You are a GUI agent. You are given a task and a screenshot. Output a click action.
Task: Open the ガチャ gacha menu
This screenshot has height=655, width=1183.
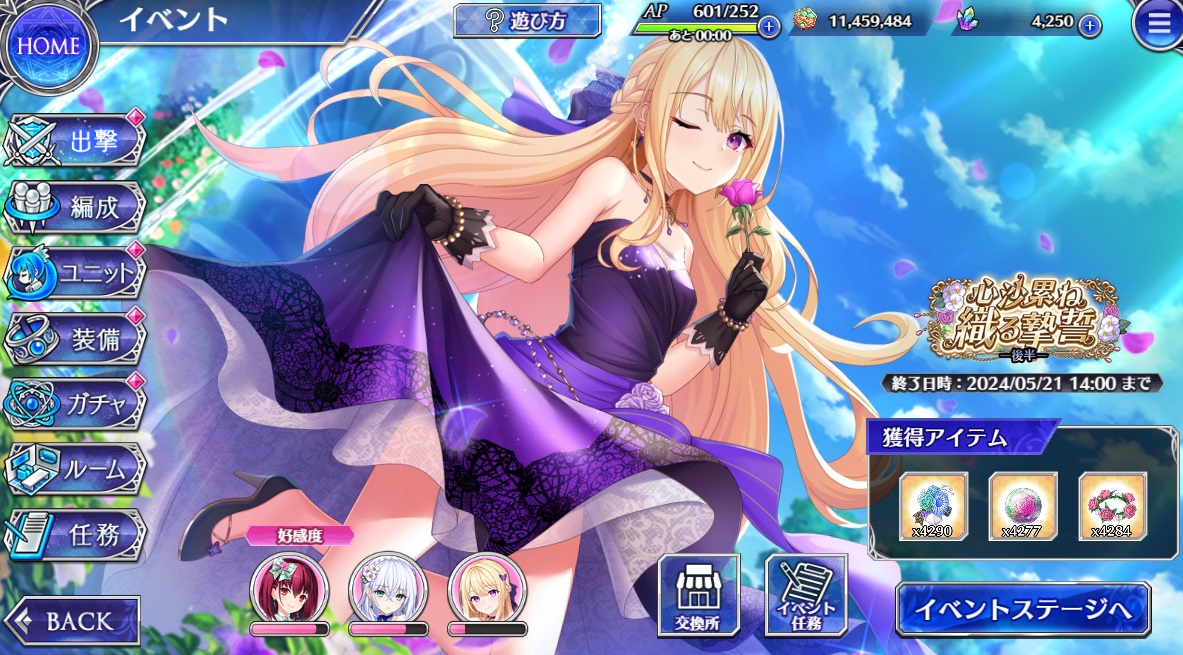pos(78,404)
